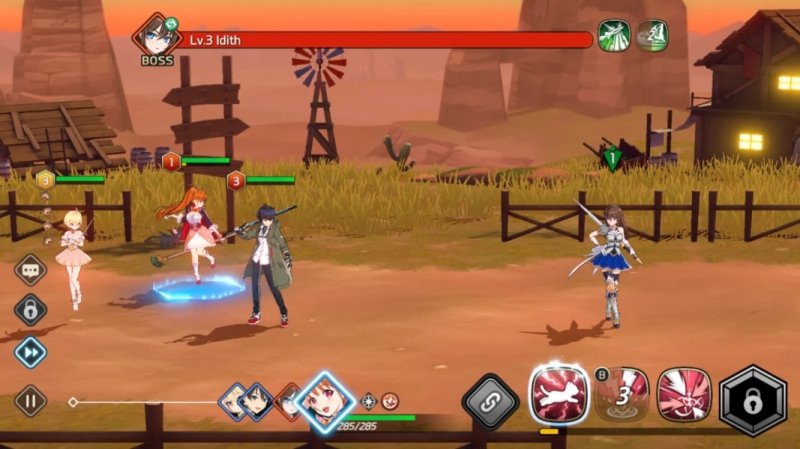Image resolution: width=800 pixels, height=449 pixels.
Task: Click the chain link button
Action: 491,402
